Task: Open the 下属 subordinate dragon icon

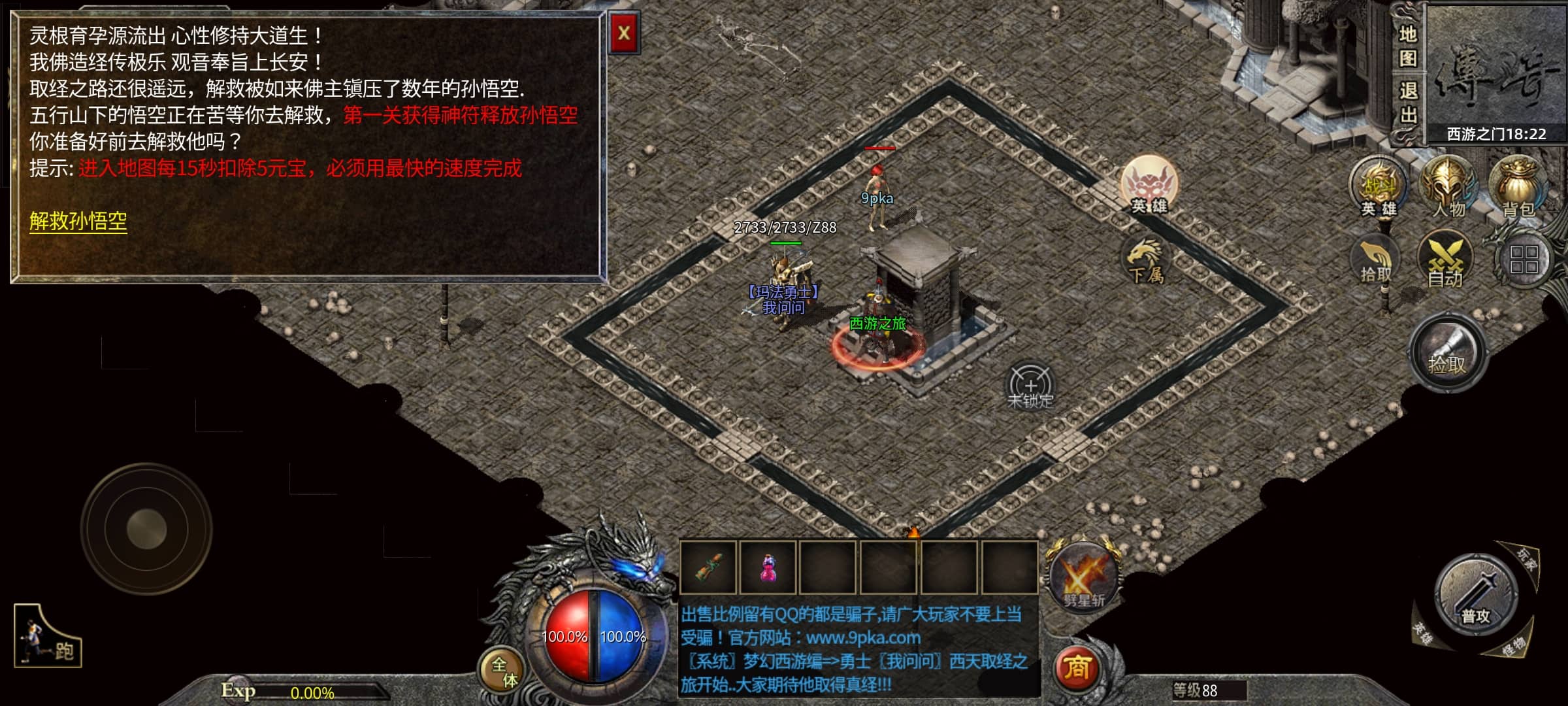Action: point(1146,260)
